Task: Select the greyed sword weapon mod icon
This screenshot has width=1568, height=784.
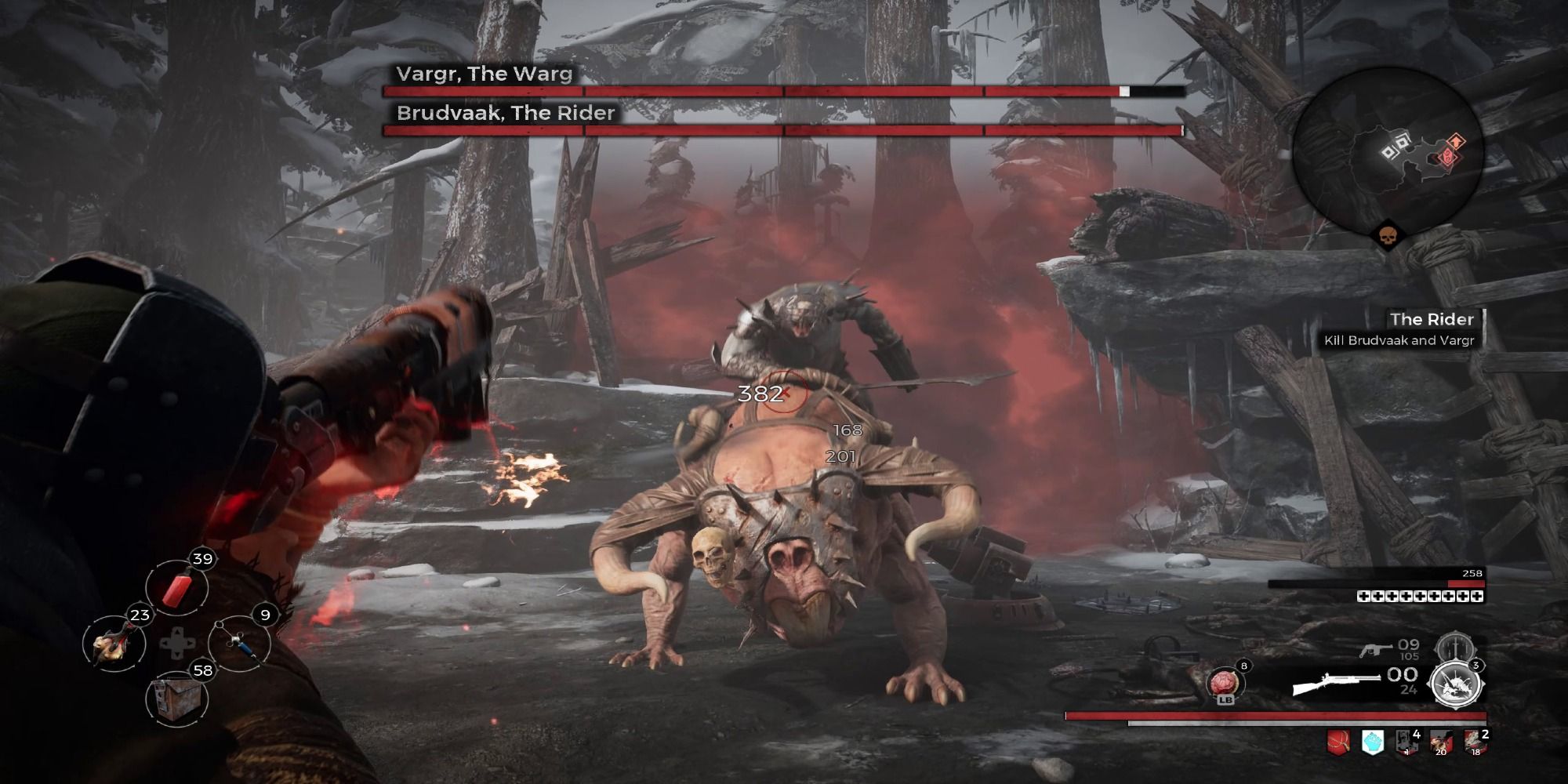Action: point(1453,647)
